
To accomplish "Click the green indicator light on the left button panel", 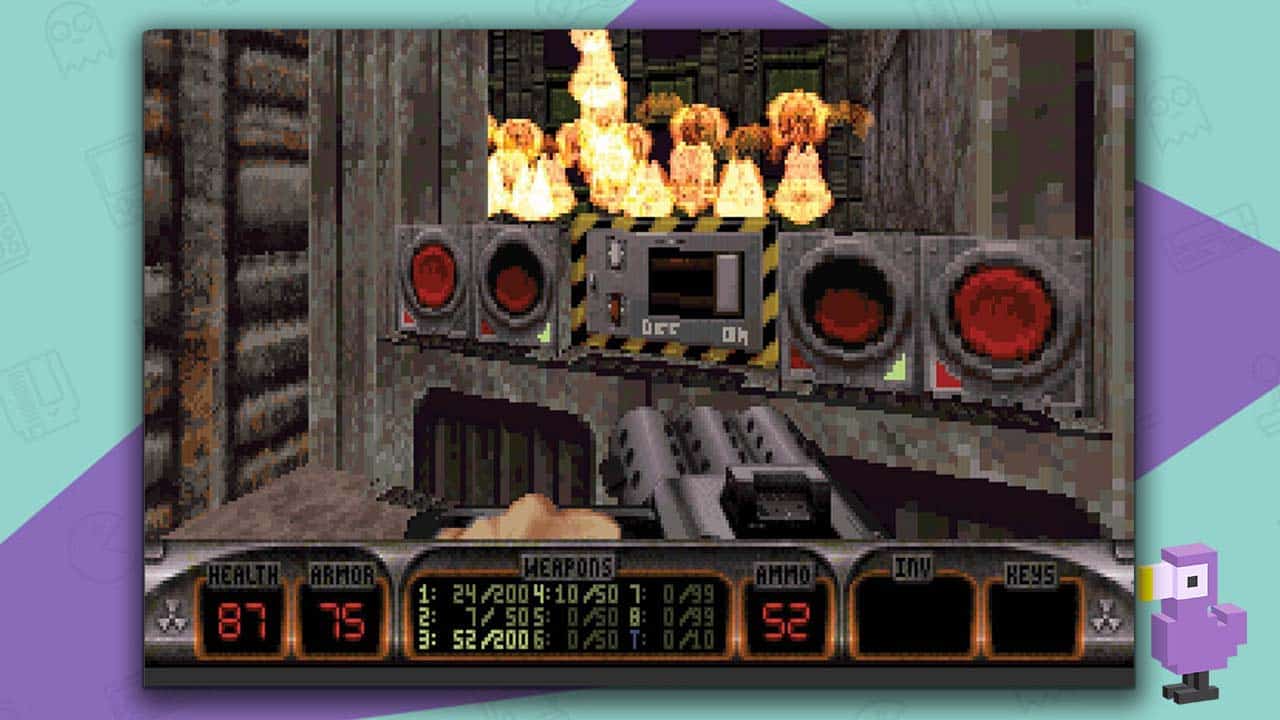I will click(x=544, y=333).
